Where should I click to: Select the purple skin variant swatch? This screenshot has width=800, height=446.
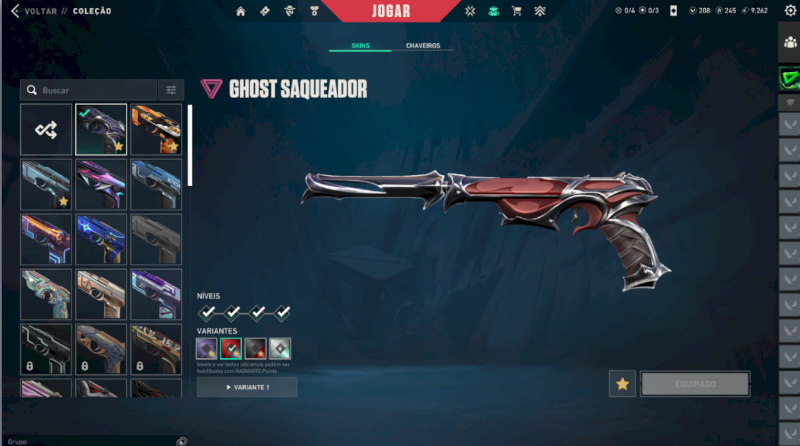(207, 349)
